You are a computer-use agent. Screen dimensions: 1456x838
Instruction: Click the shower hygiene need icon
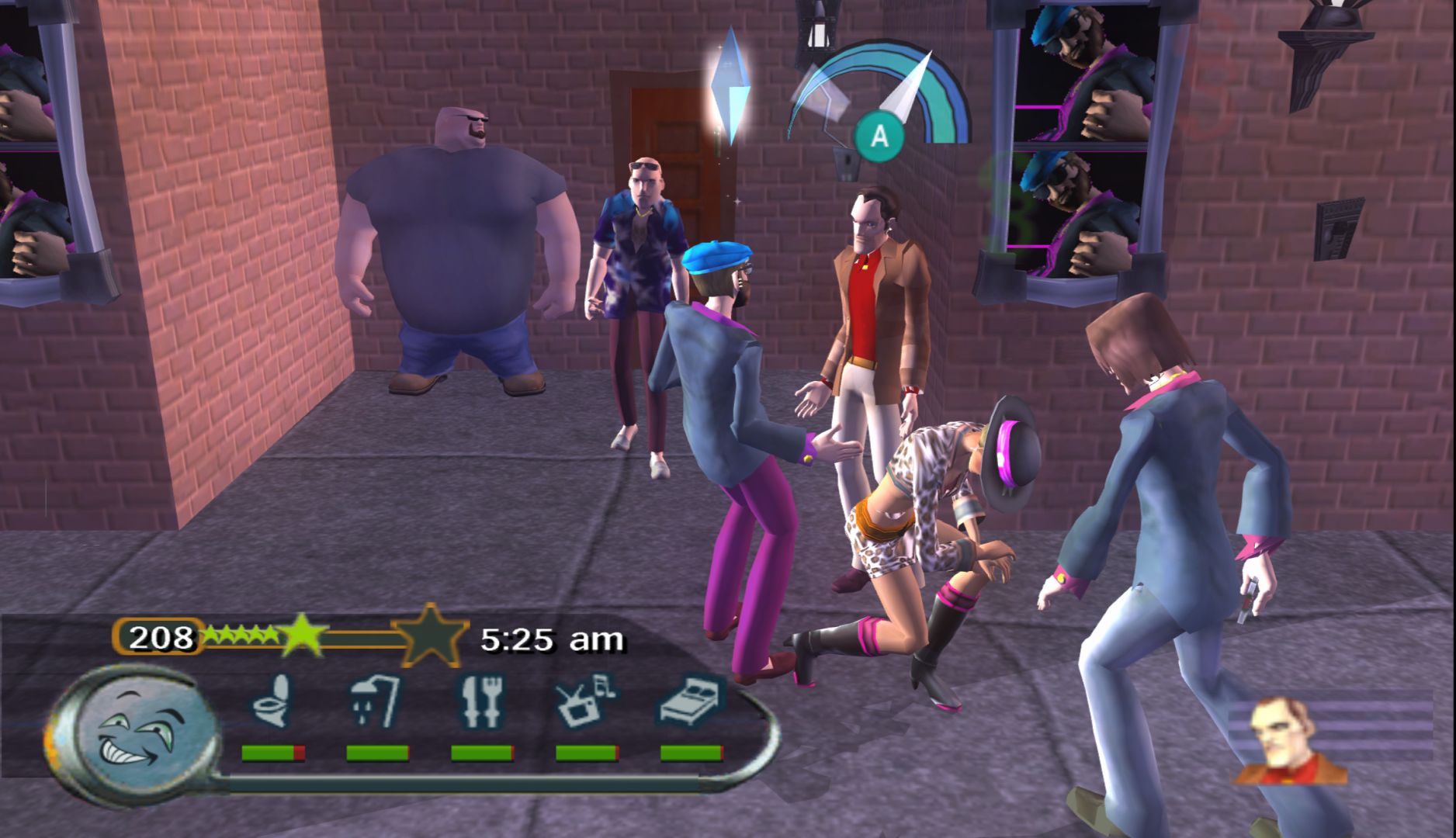point(376,701)
